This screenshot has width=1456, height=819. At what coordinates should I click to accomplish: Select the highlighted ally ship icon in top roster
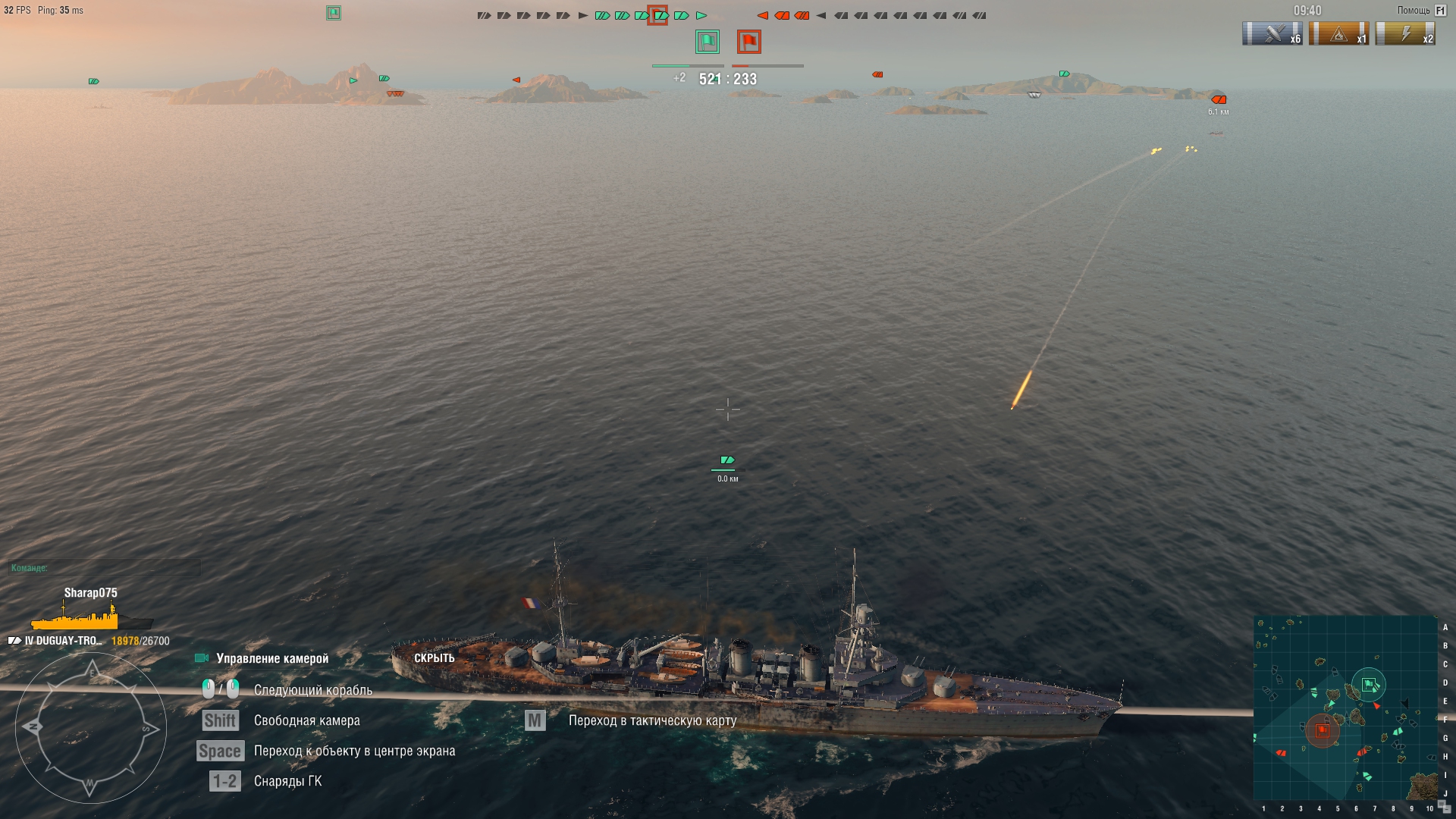(658, 14)
